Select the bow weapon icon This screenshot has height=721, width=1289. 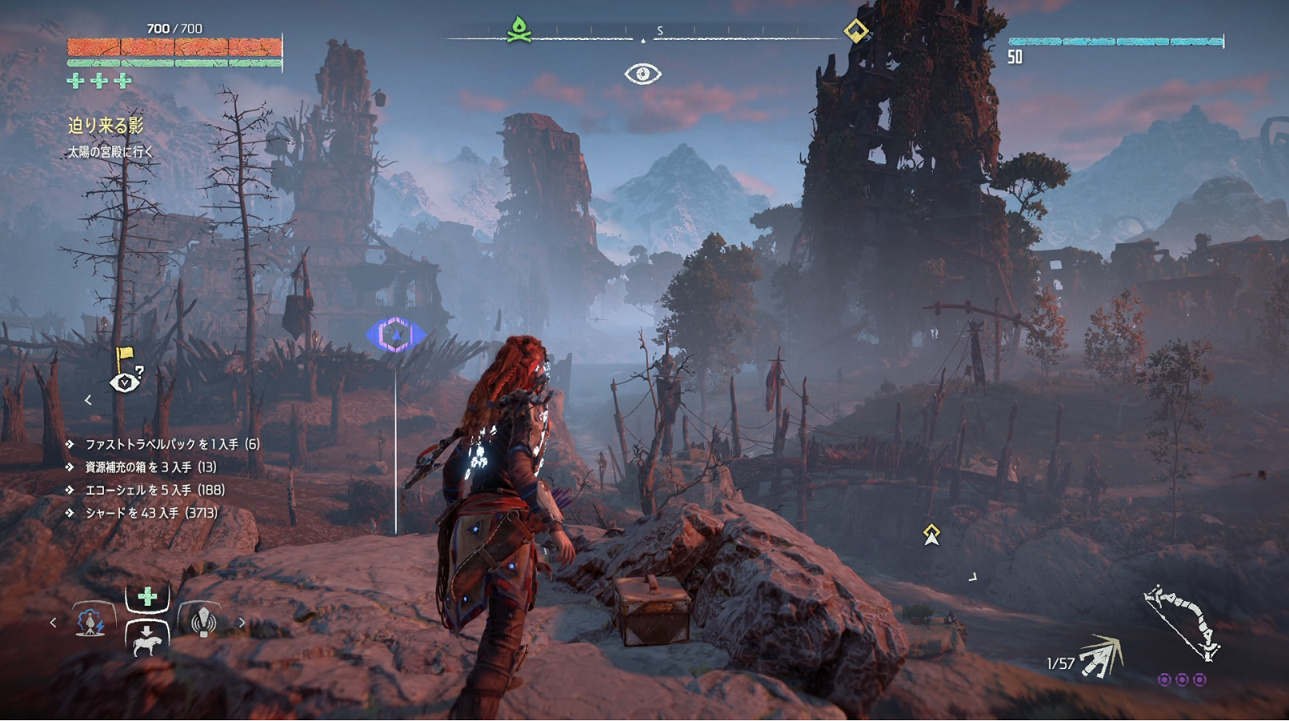coord(1182,622)
